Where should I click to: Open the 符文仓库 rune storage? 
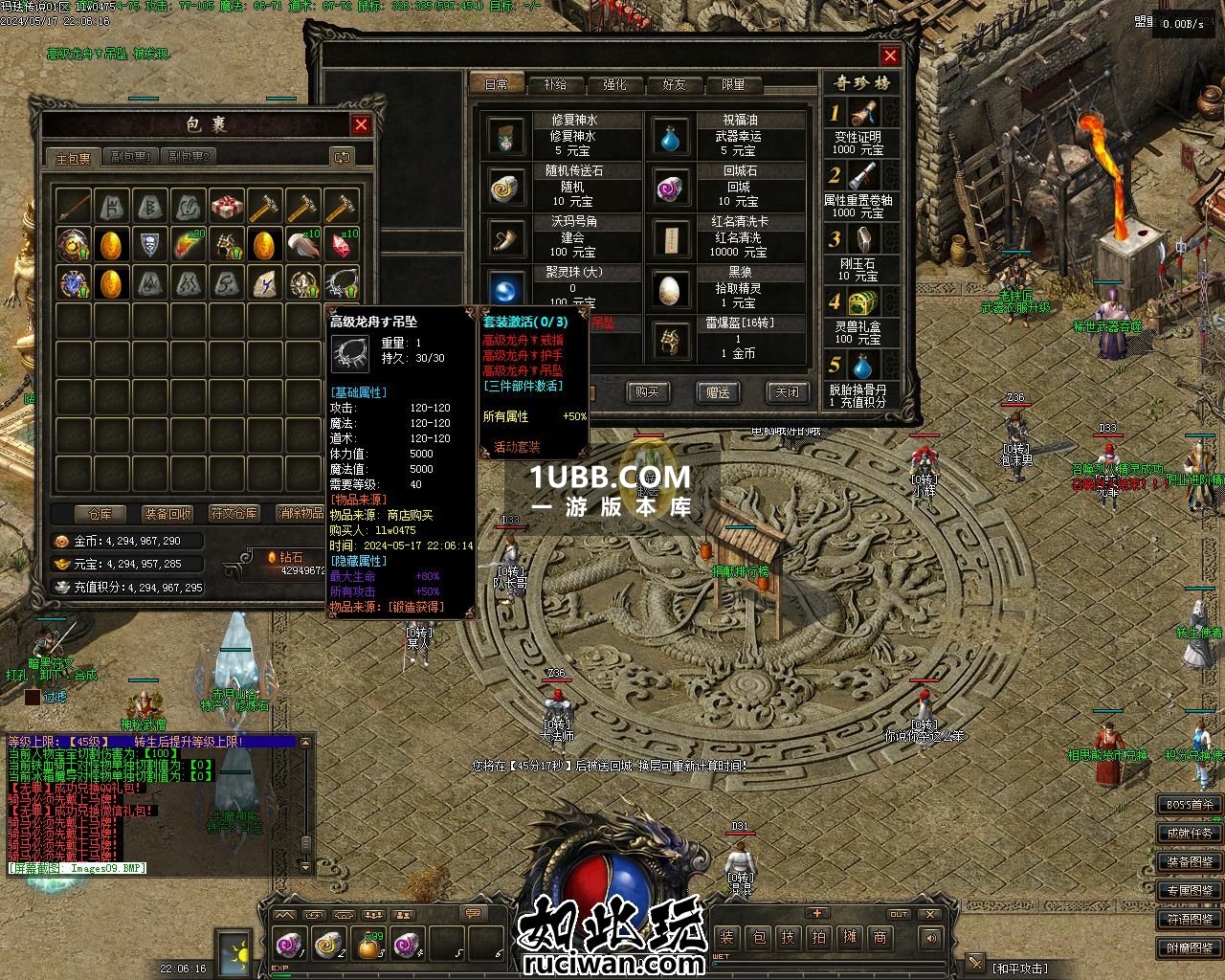234,514
